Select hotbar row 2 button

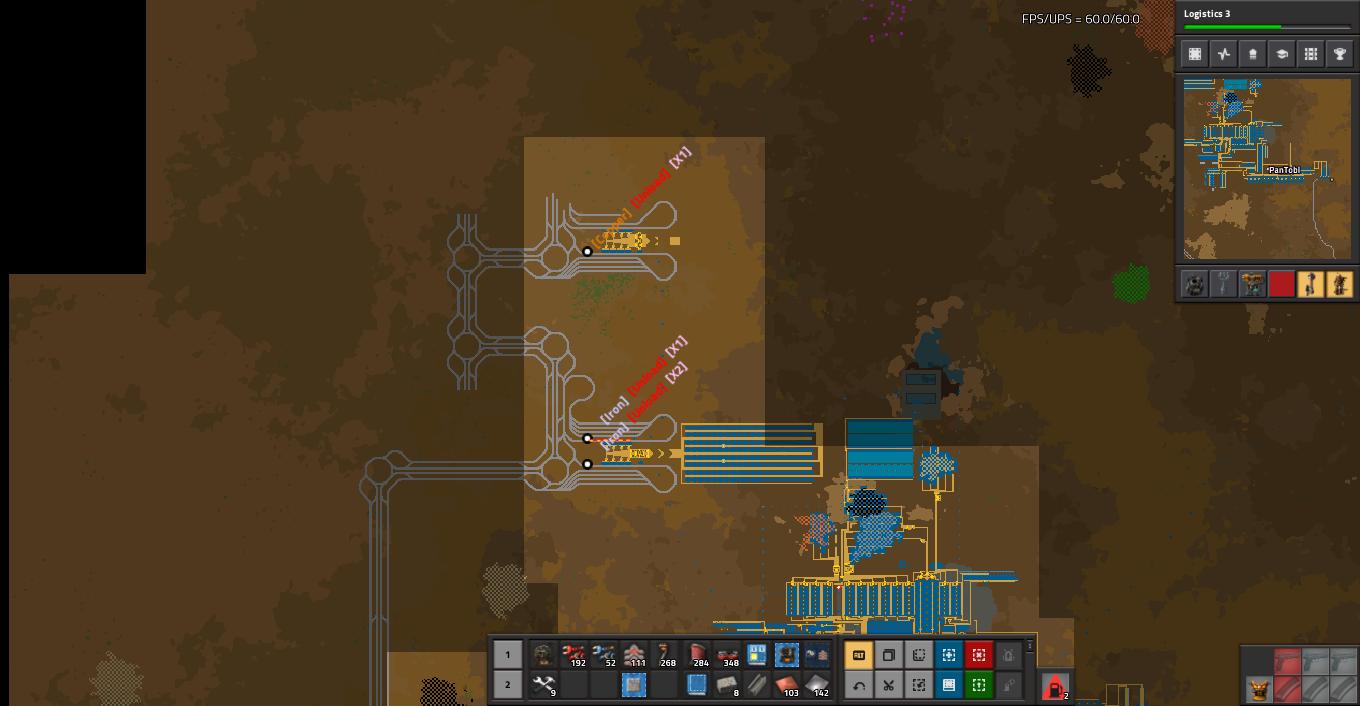point(507,685)
